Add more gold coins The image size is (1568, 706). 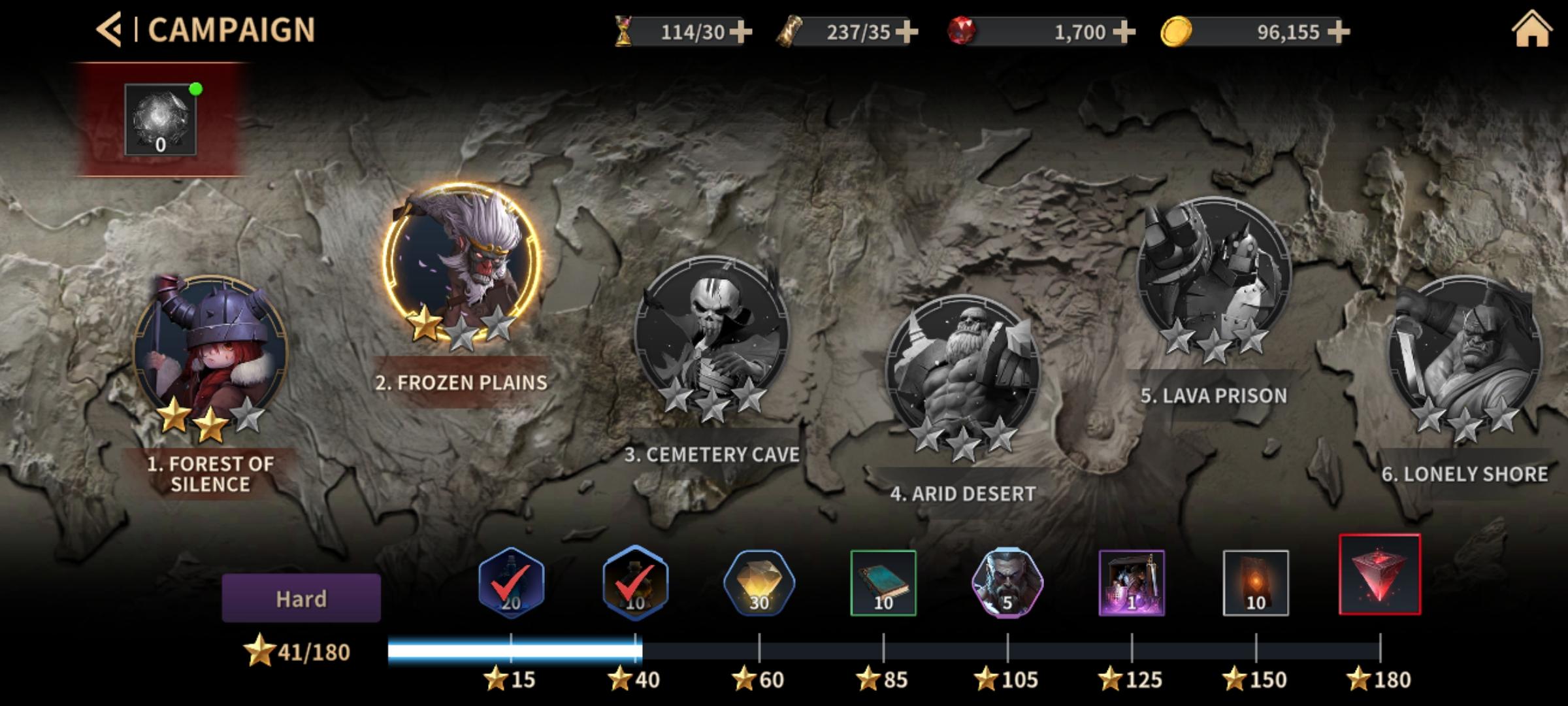[1338, 31]
